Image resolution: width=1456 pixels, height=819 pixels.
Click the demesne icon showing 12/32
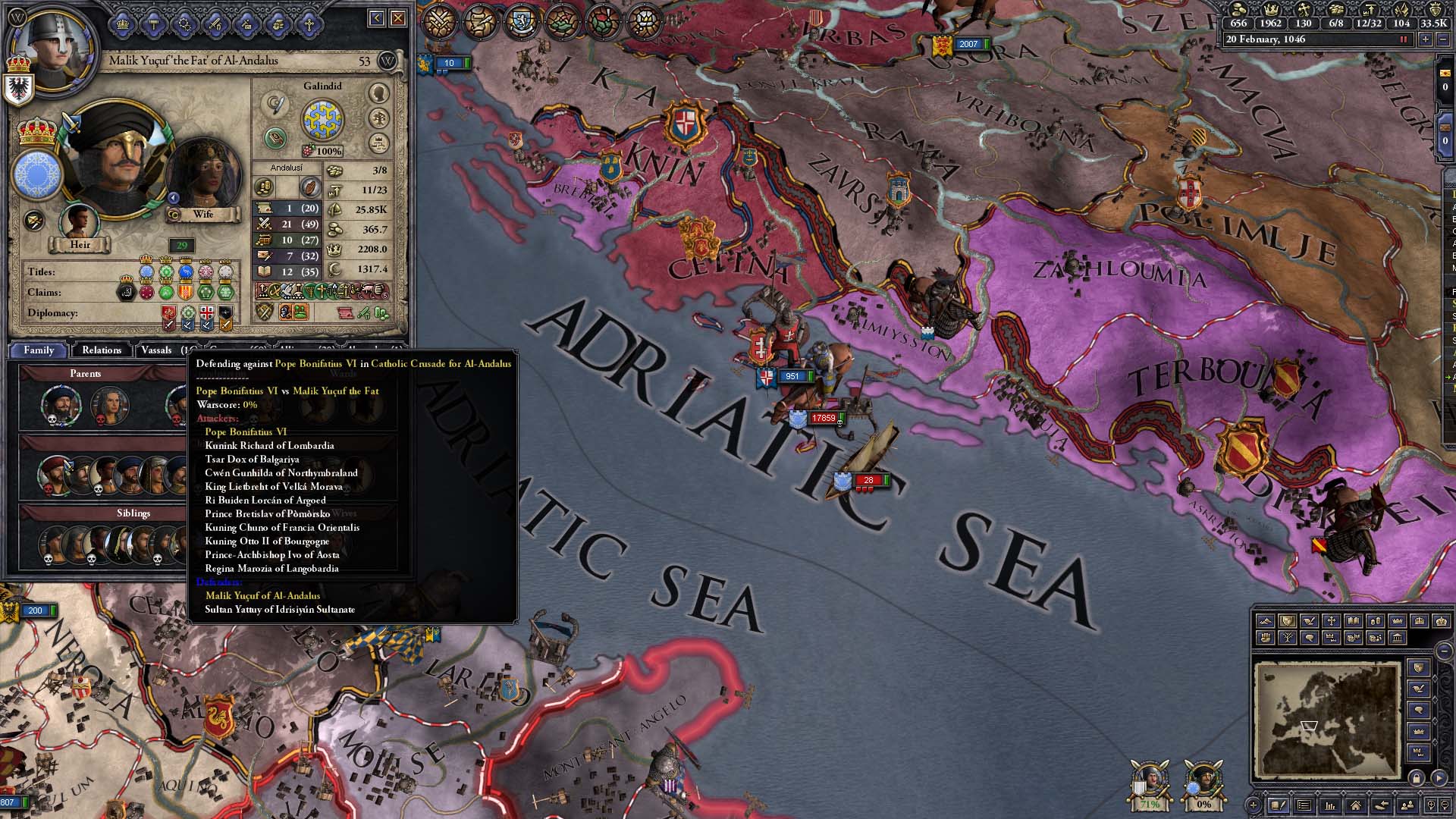(x=1370, y=11)
